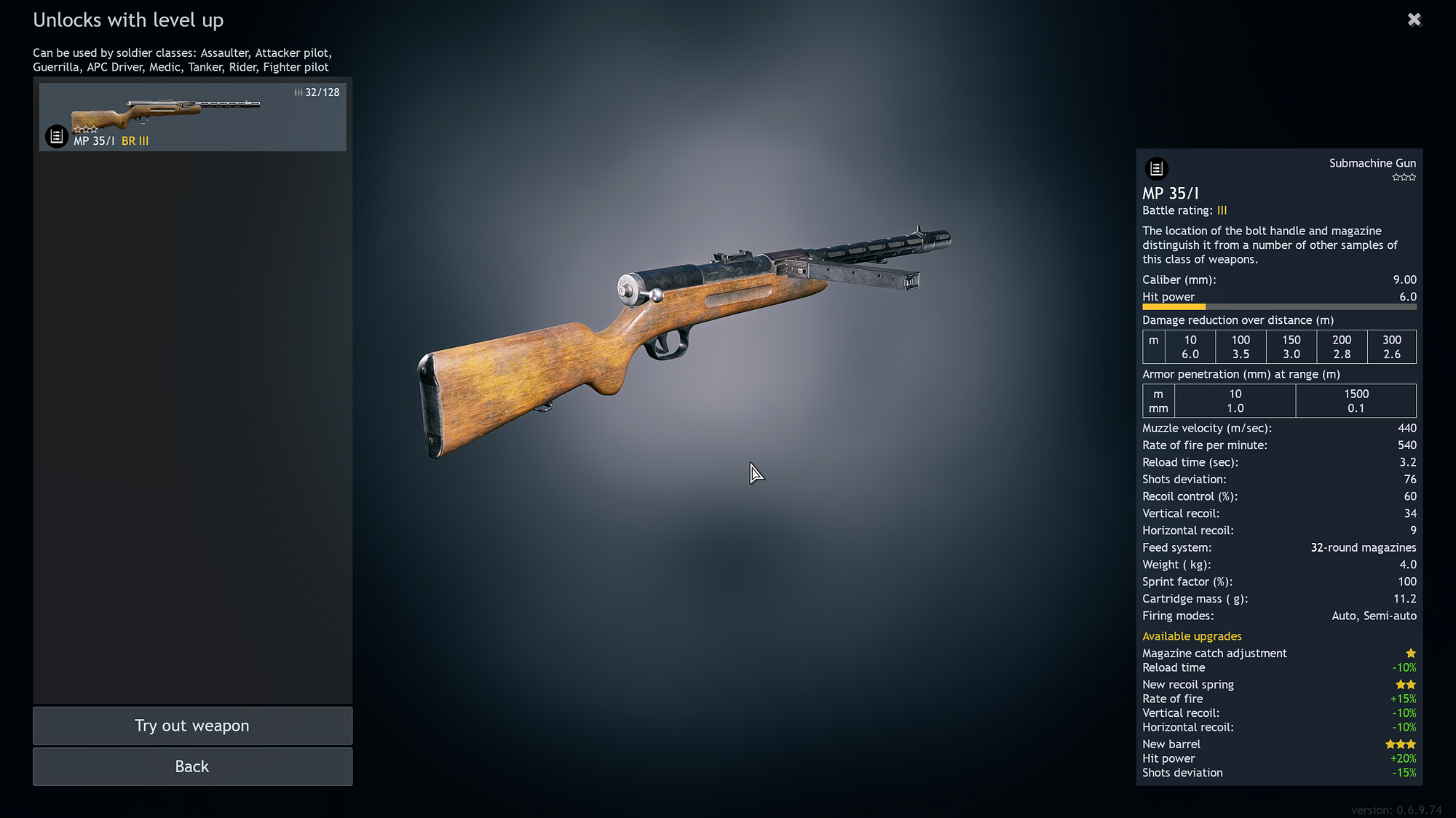The height and width of the screenshot is (818, 1456).
Task: Close the unlocks screen with the X
Action: coord(1414,19)
